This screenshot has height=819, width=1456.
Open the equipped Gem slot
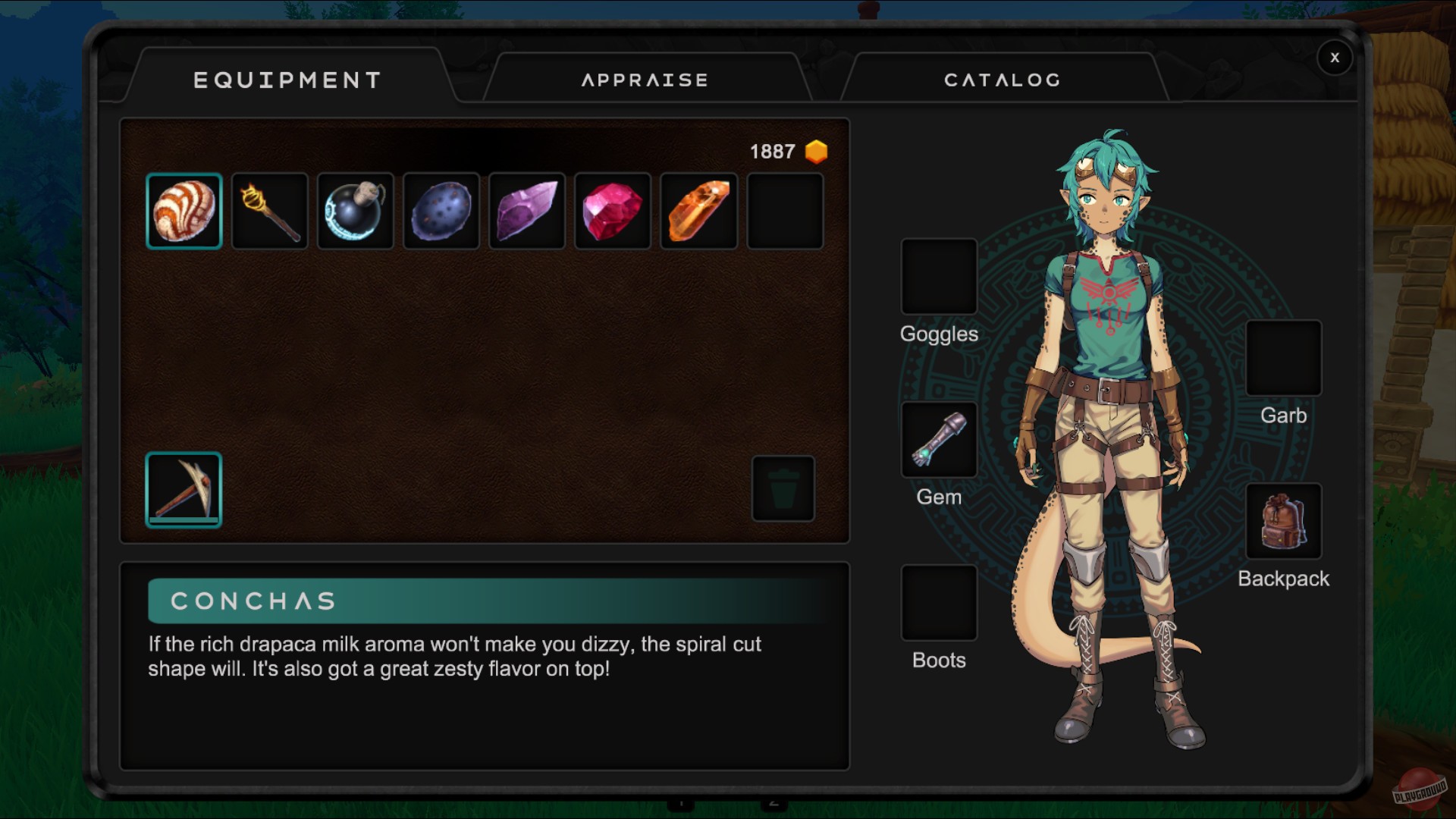(x=939, y=440)
